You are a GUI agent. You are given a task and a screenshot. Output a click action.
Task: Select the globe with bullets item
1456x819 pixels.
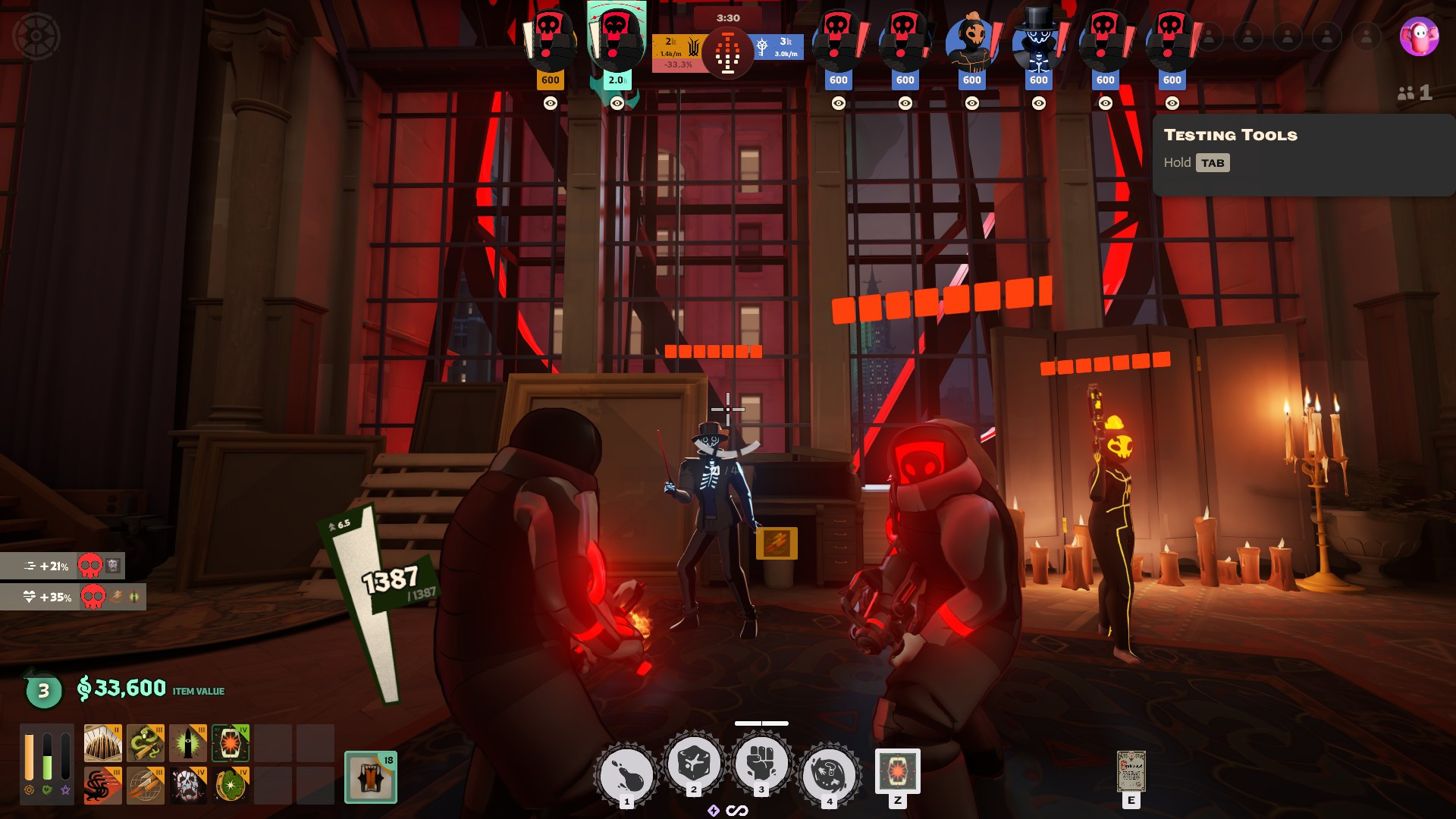(145, 786)
